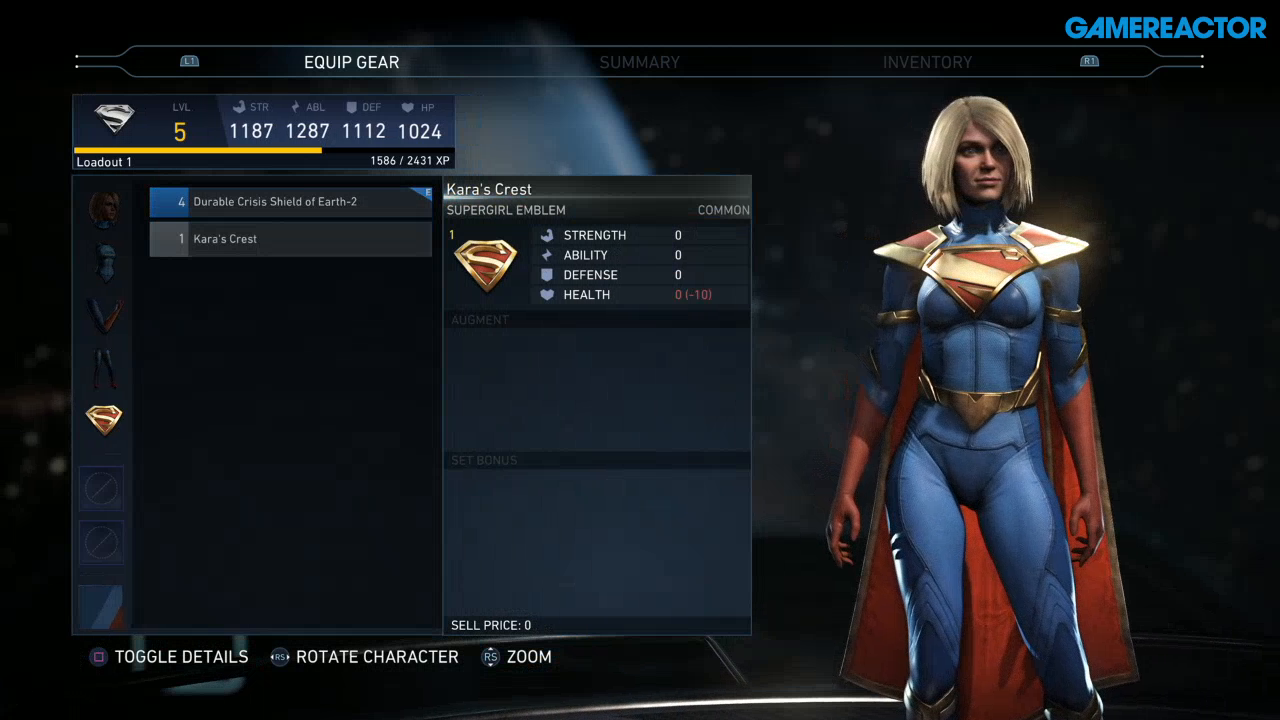Image resolution: width=1280 pixels, height=720 pixels.
Task: Click the Gamereactor watermark logo
Action: (1165, 28)
